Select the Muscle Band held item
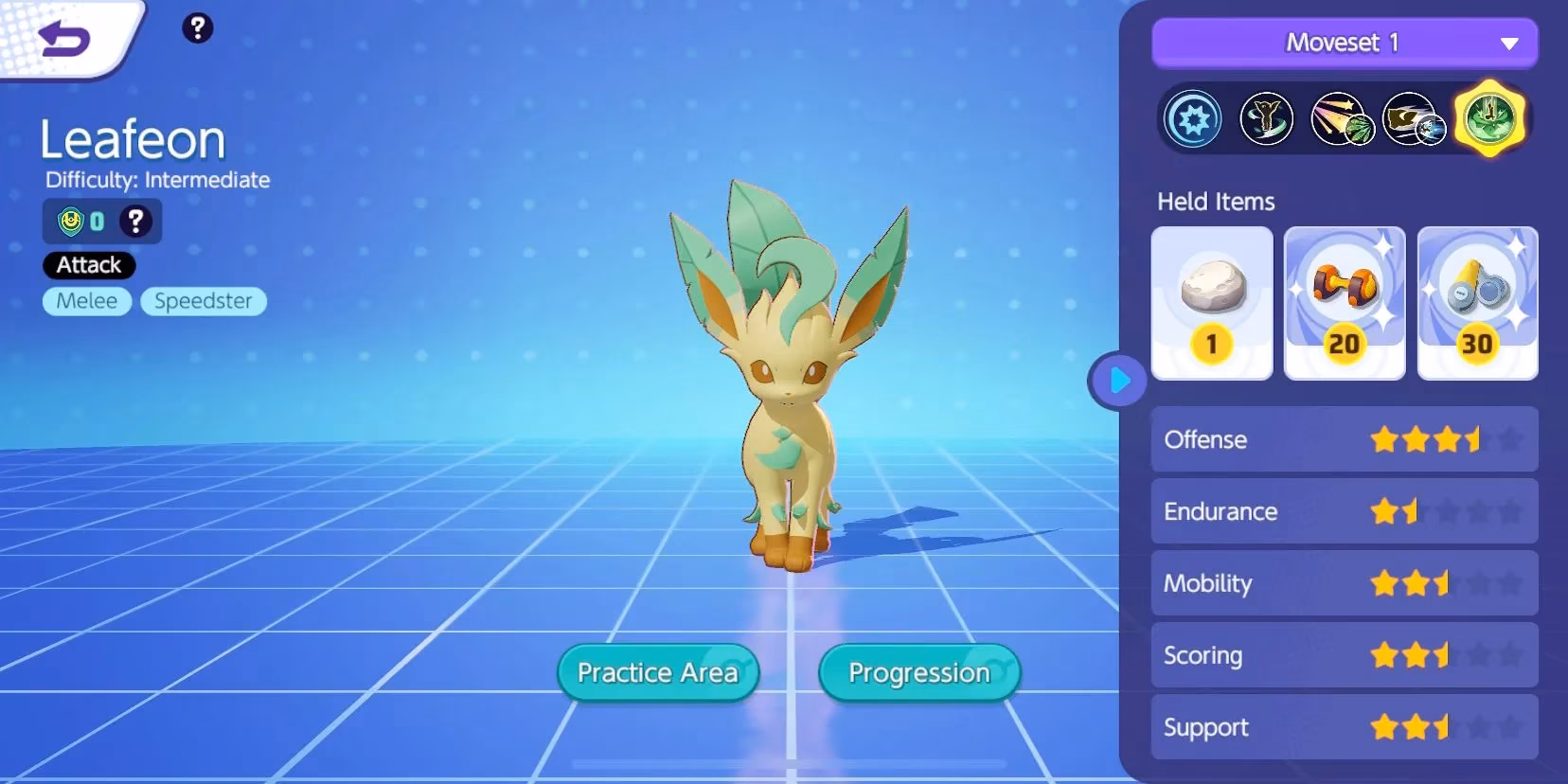The width and height of the screenshot is (1568, 784). pyautogui.click(x=1345, y=301)
